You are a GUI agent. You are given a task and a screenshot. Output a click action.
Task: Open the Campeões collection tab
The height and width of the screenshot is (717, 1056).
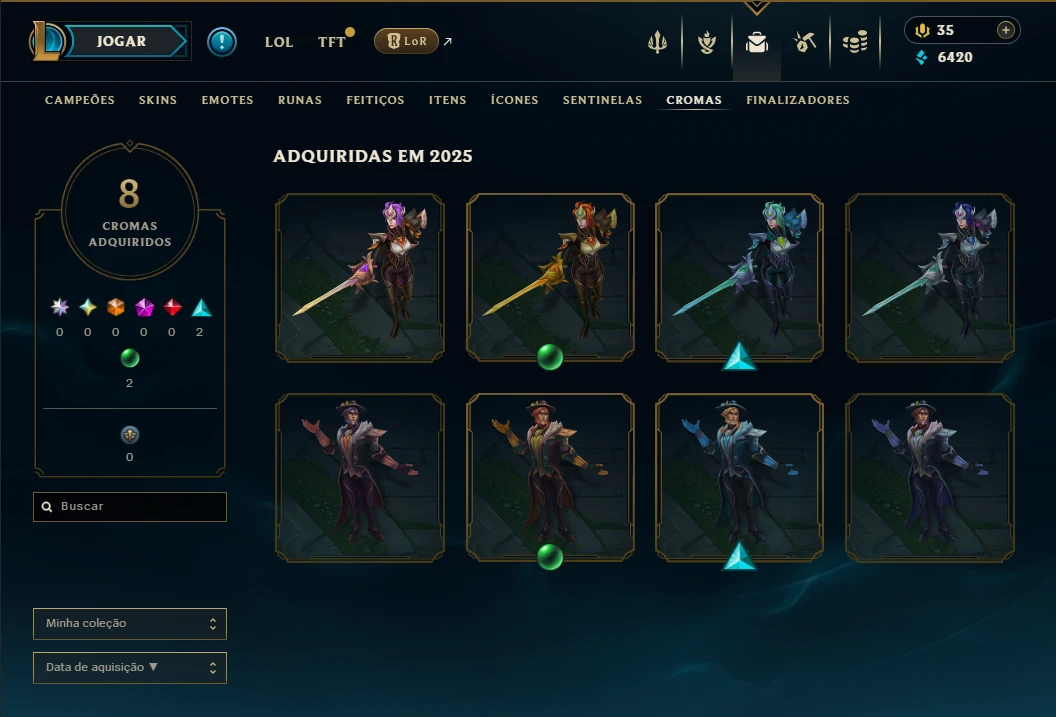[80, 100]
